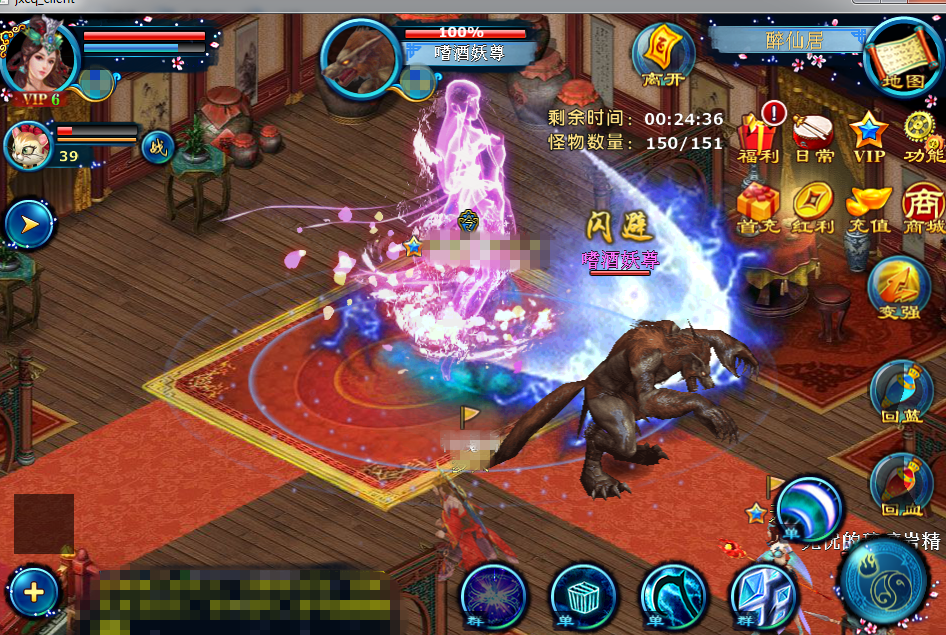Claim the 首充 first recharge gift
This screenshot has height=635, width=946.
pyautogui.click(x=758, y=207)
